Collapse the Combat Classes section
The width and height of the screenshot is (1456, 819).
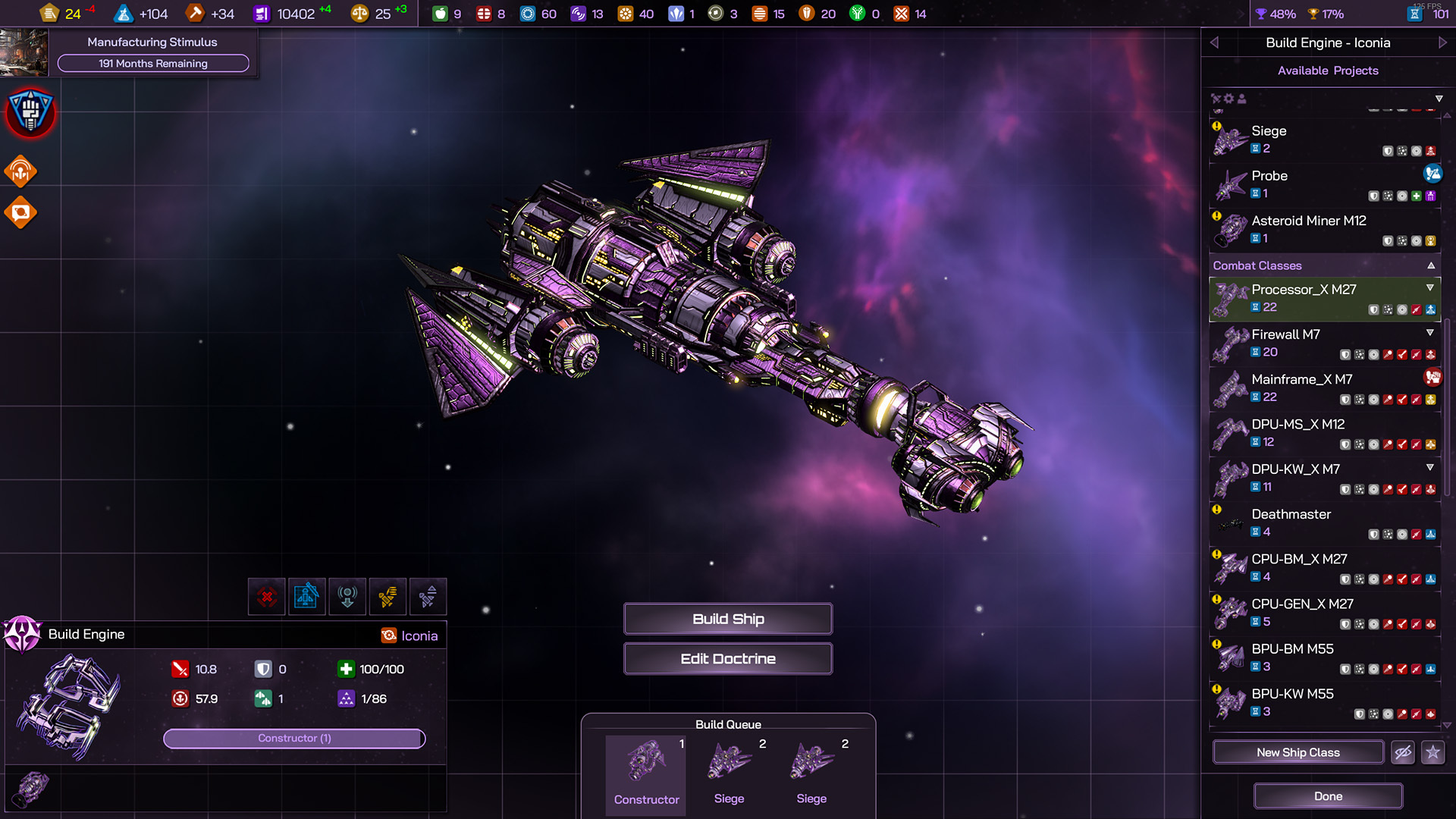click(1431, 265)
